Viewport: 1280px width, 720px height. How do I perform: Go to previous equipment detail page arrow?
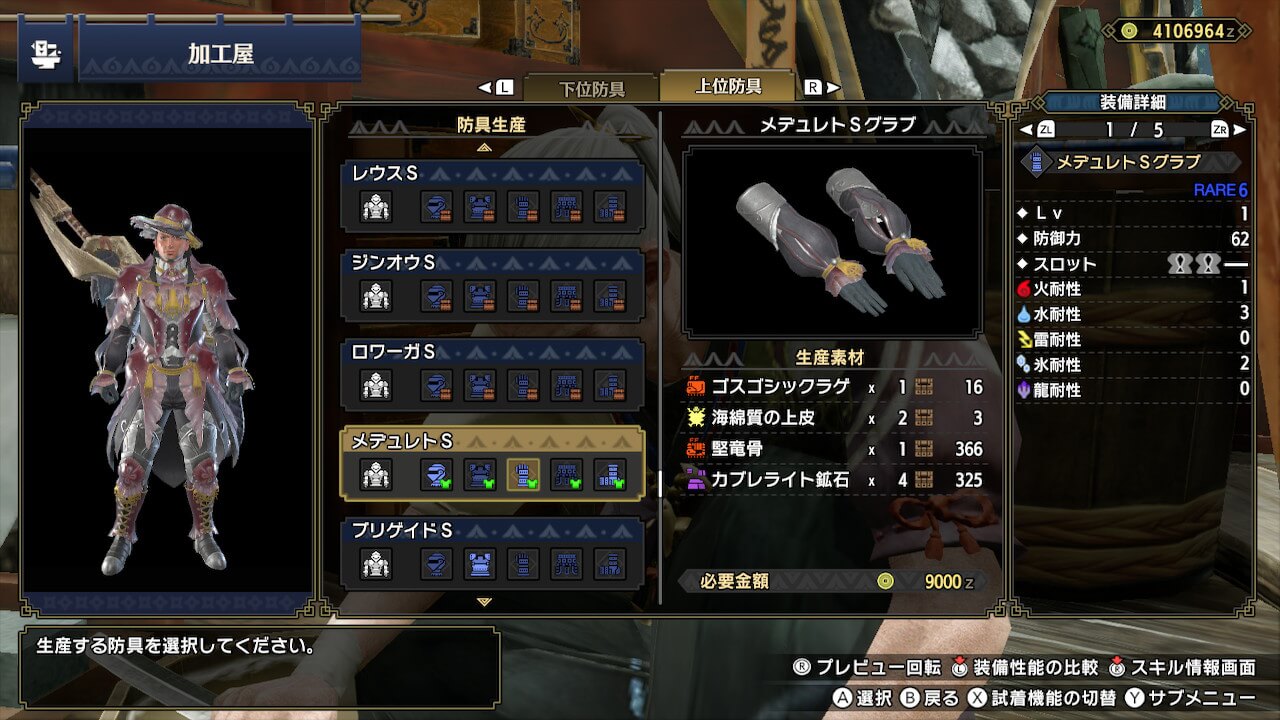click(x=1025, y=129)
